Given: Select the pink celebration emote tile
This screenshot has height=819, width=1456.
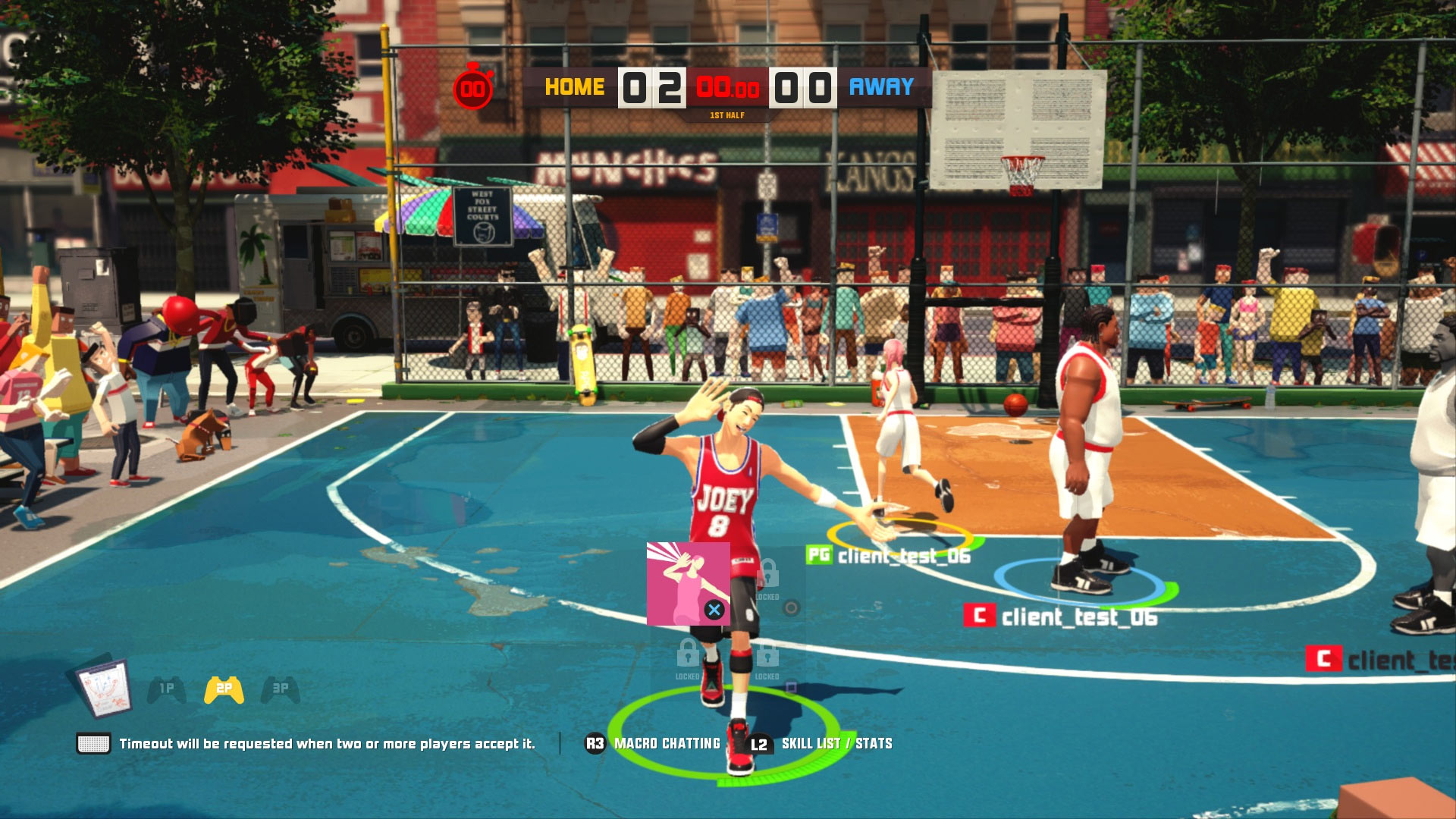Looking at the screenshot, I should point(688,583).
